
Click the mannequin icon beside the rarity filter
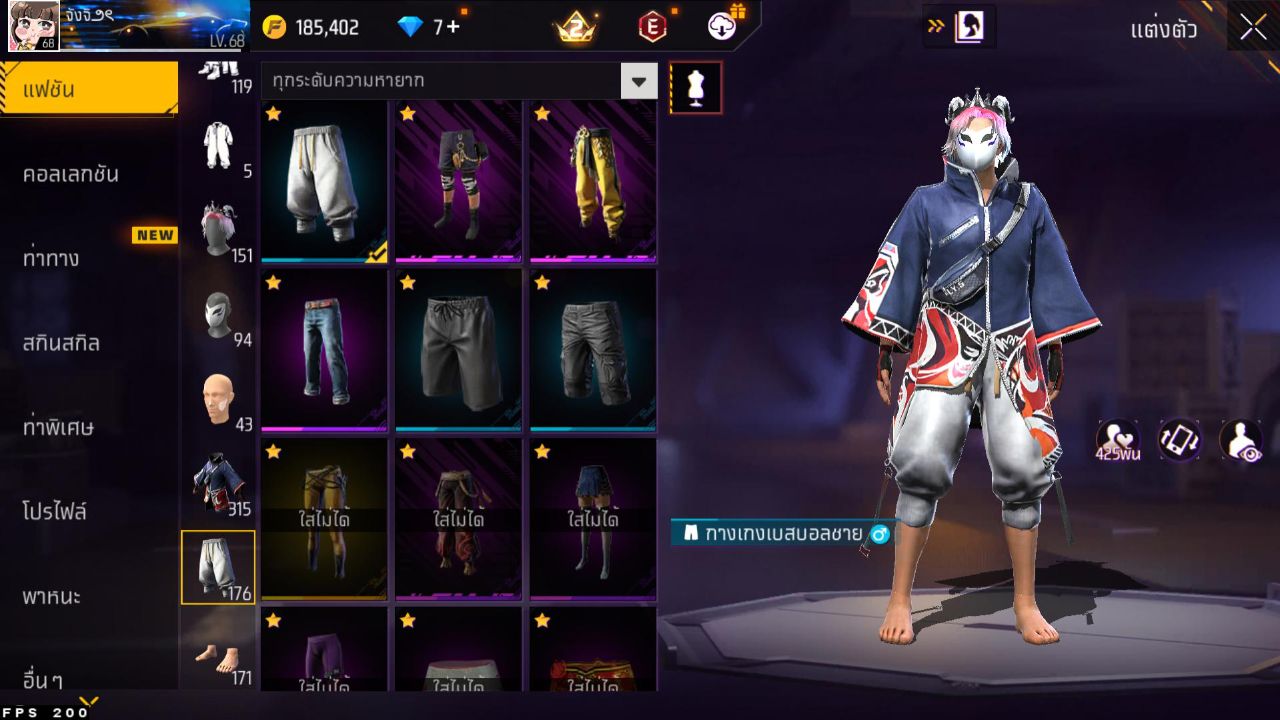(695, 87)
